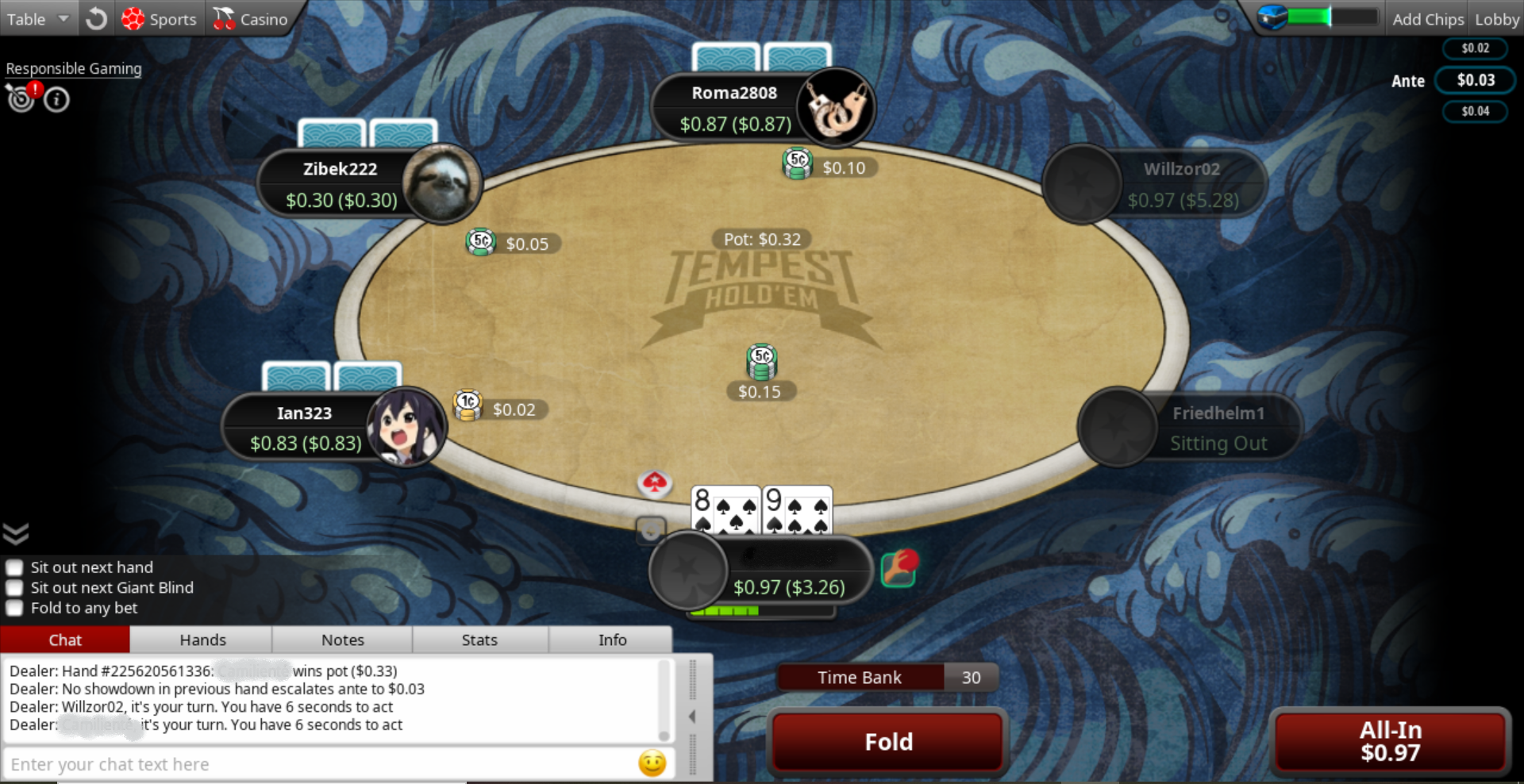1524x784 pixels.
Task: Check the Fold to any bet option
Action: click(x=14, y=609)
